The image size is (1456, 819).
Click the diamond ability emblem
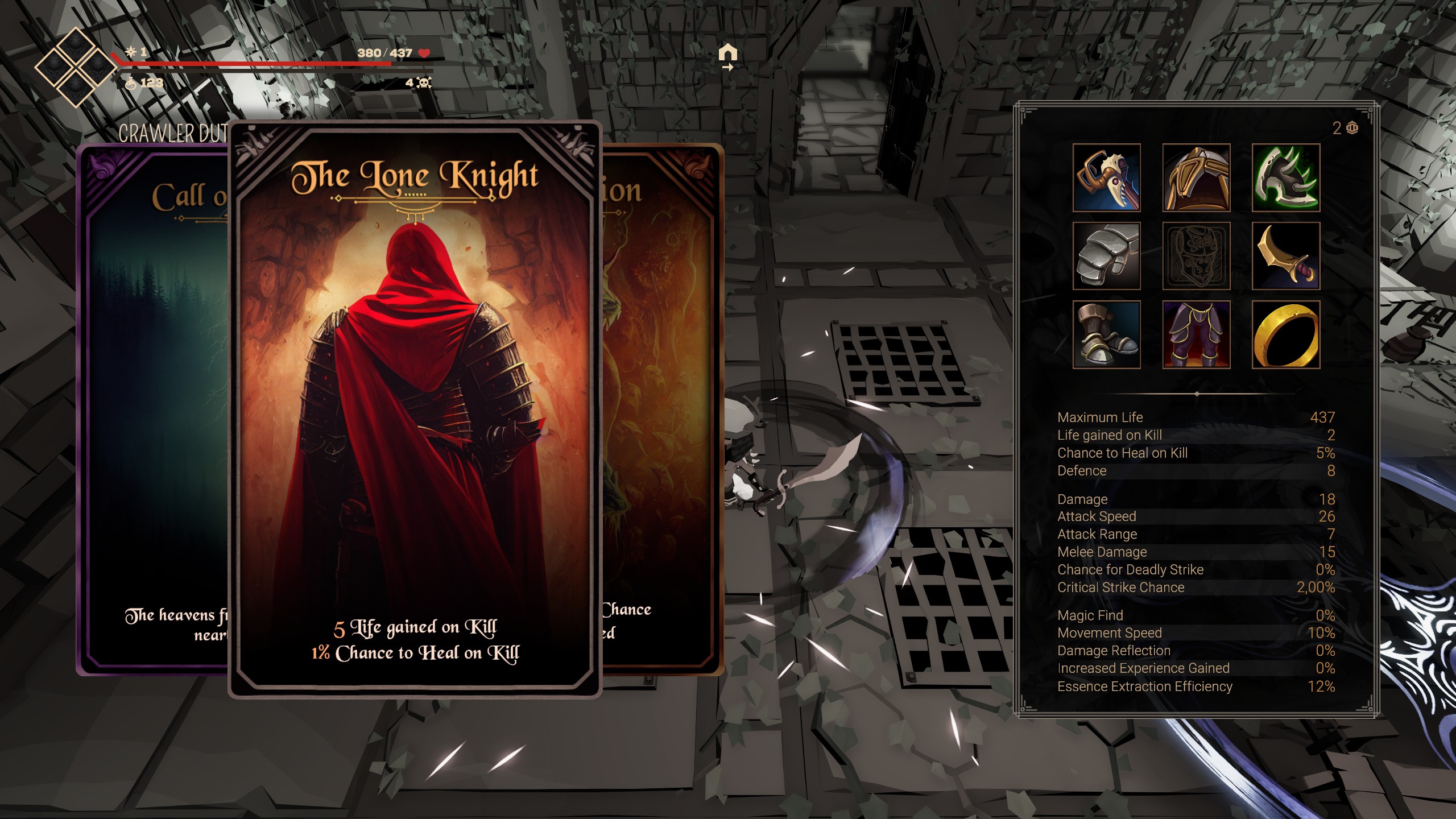[75, 67]
